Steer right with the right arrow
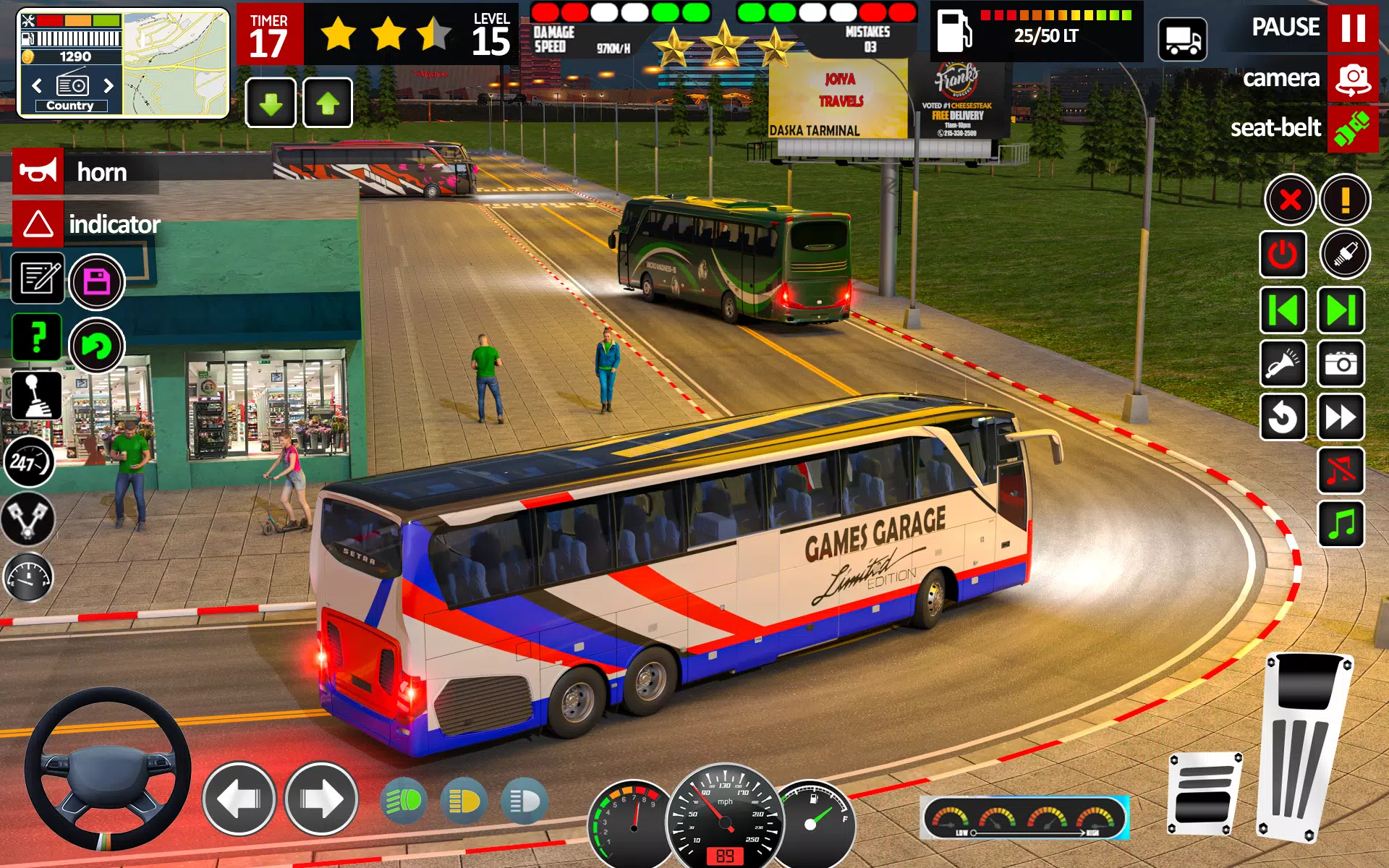 click(321, 799)
